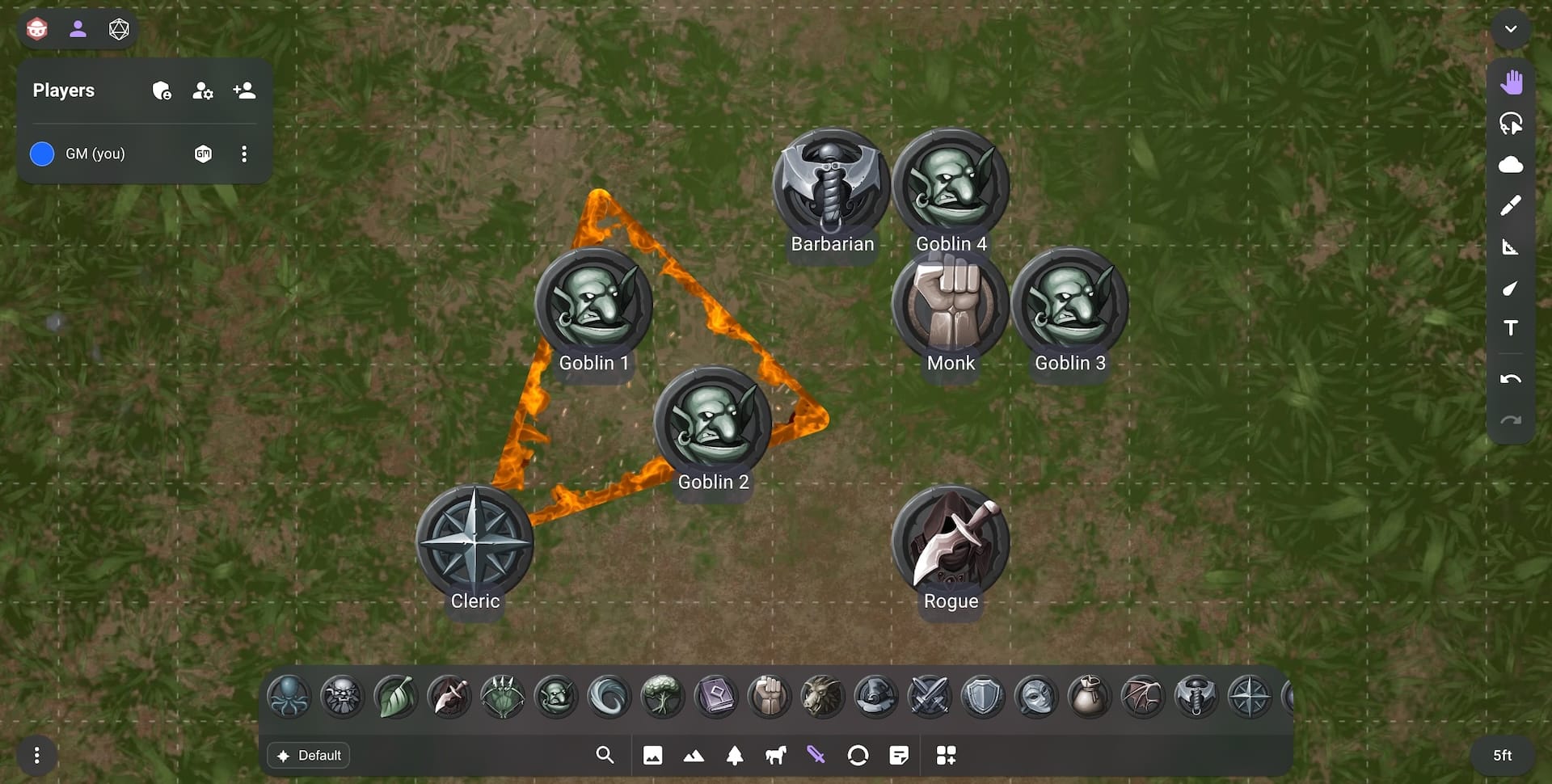Image resolution: width=1552 pixels, height=784 pixels.
Task: Select the goblin token from the tray
Action: pos(556,696)
